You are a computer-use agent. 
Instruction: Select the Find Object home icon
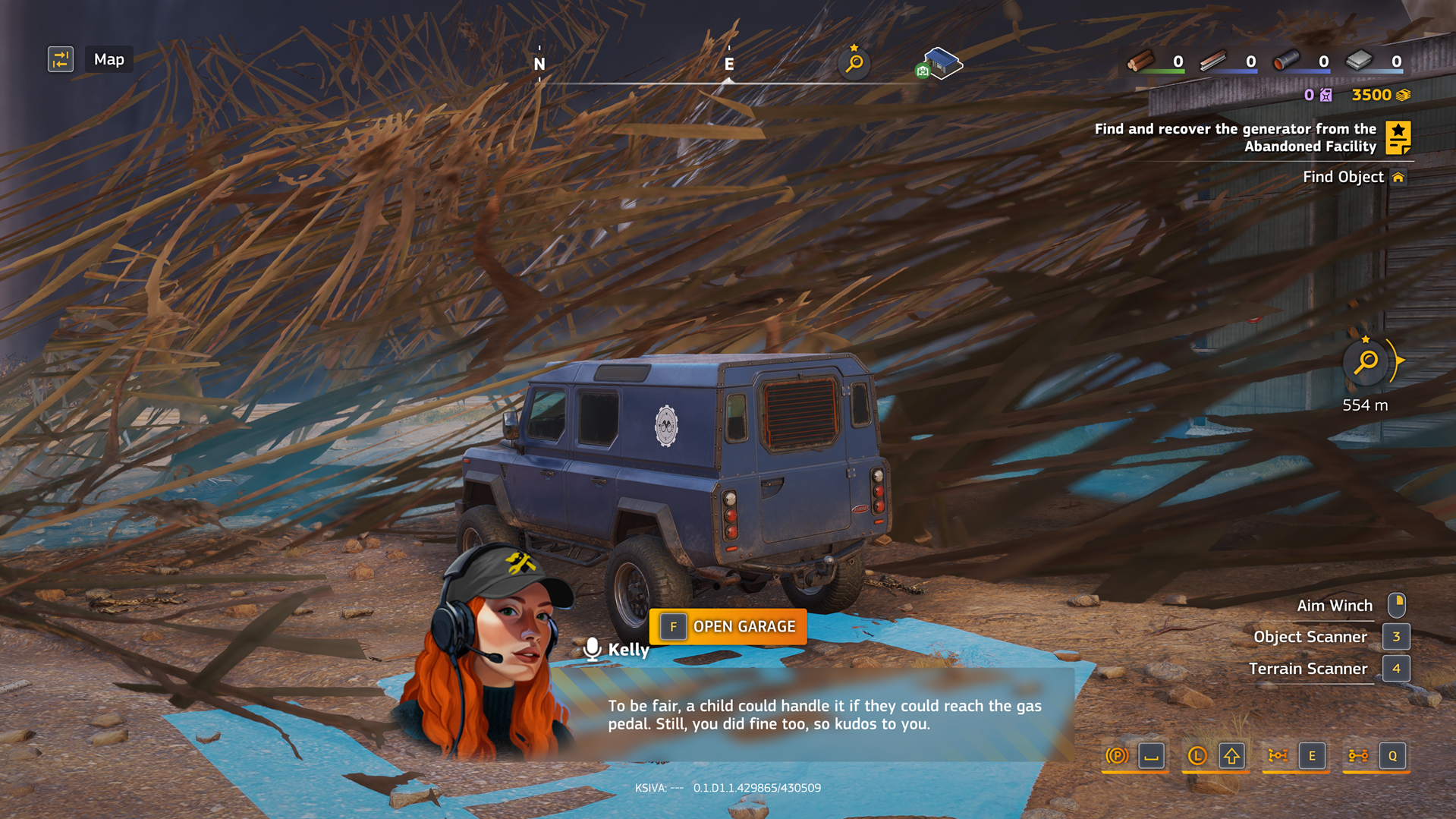coord(1400,176)
